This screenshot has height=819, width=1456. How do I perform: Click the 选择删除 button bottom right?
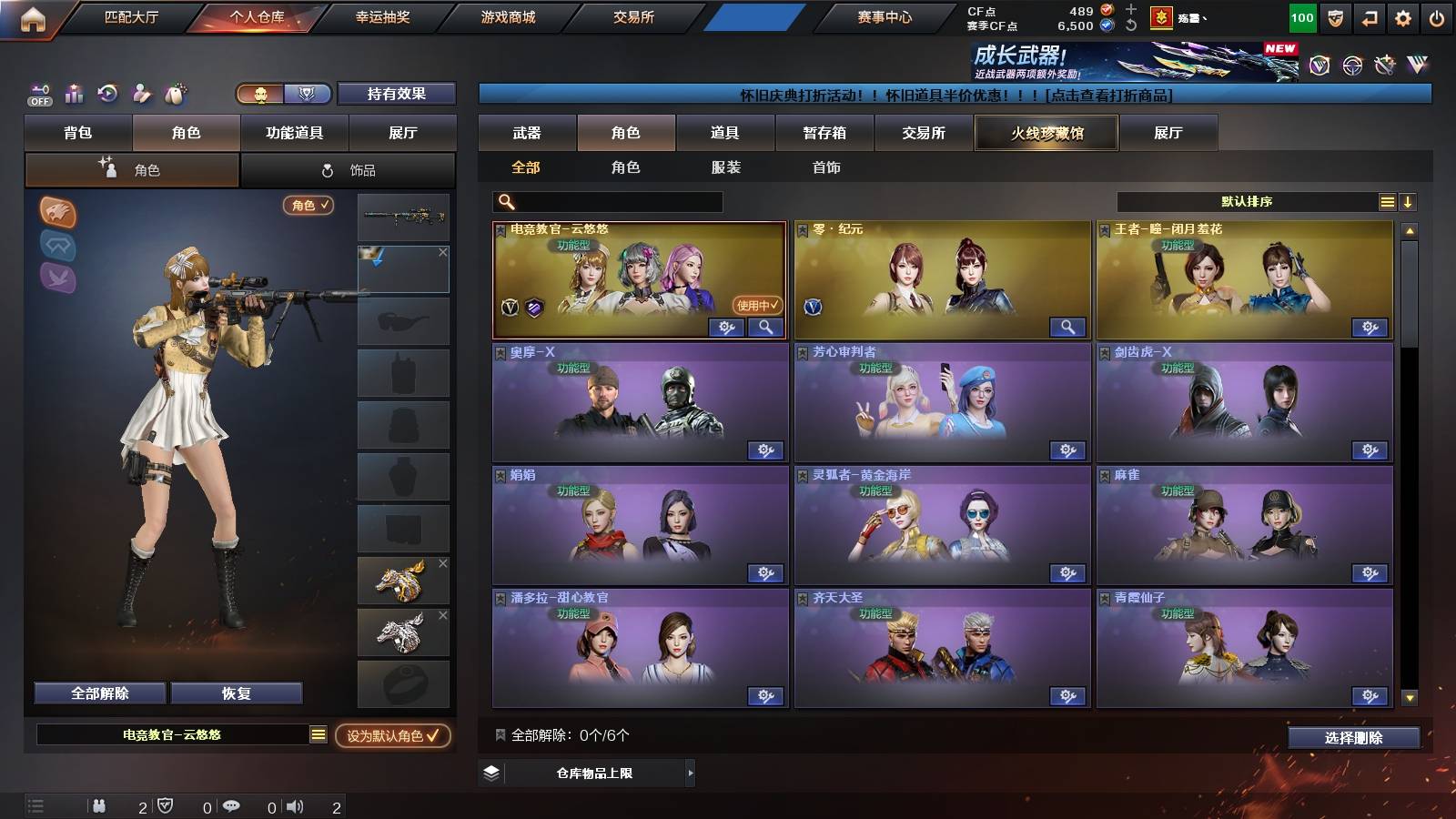coord(1354,738)
